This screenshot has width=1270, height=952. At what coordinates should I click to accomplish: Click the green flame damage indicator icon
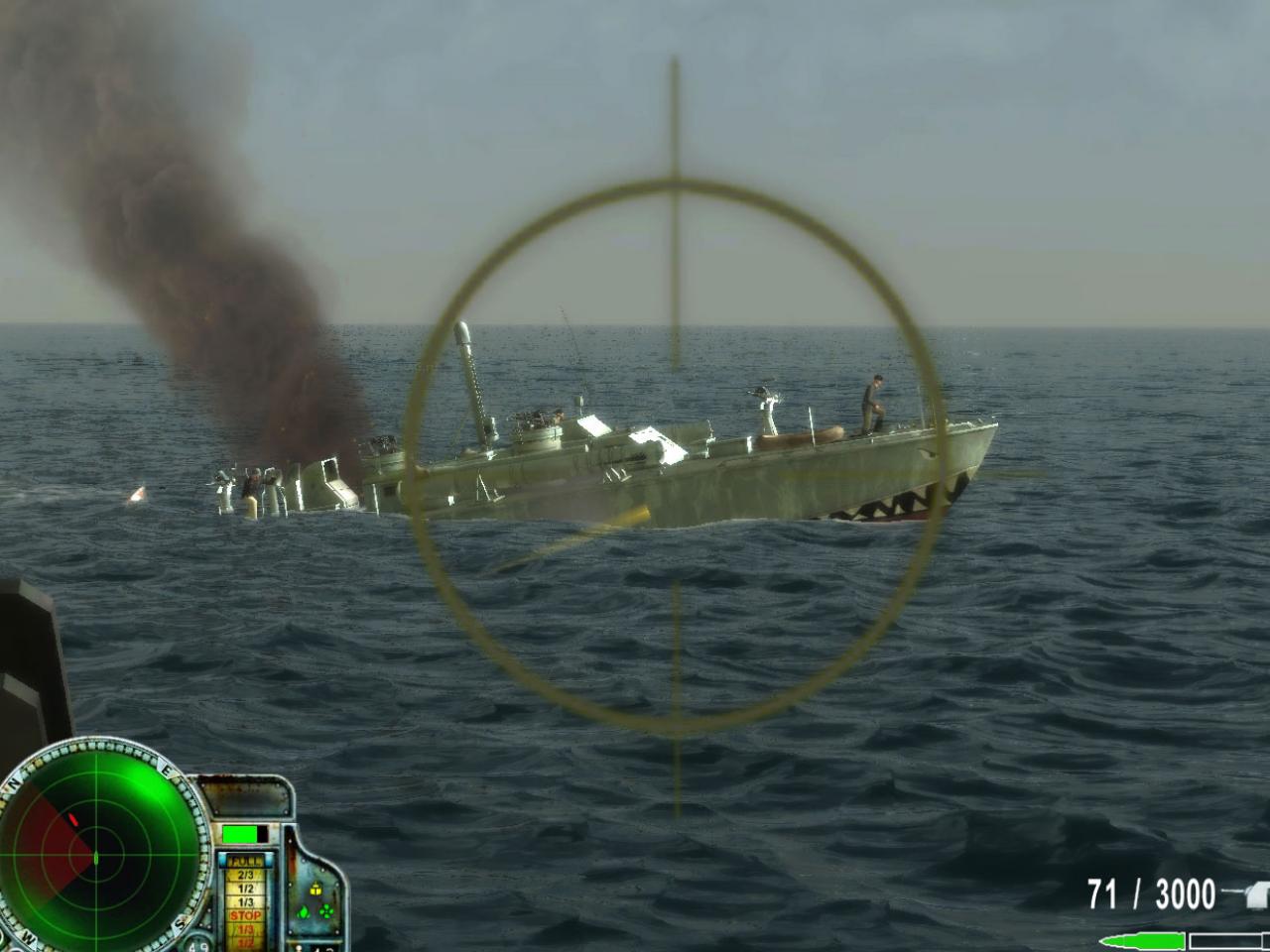click(x=303, y=913)
